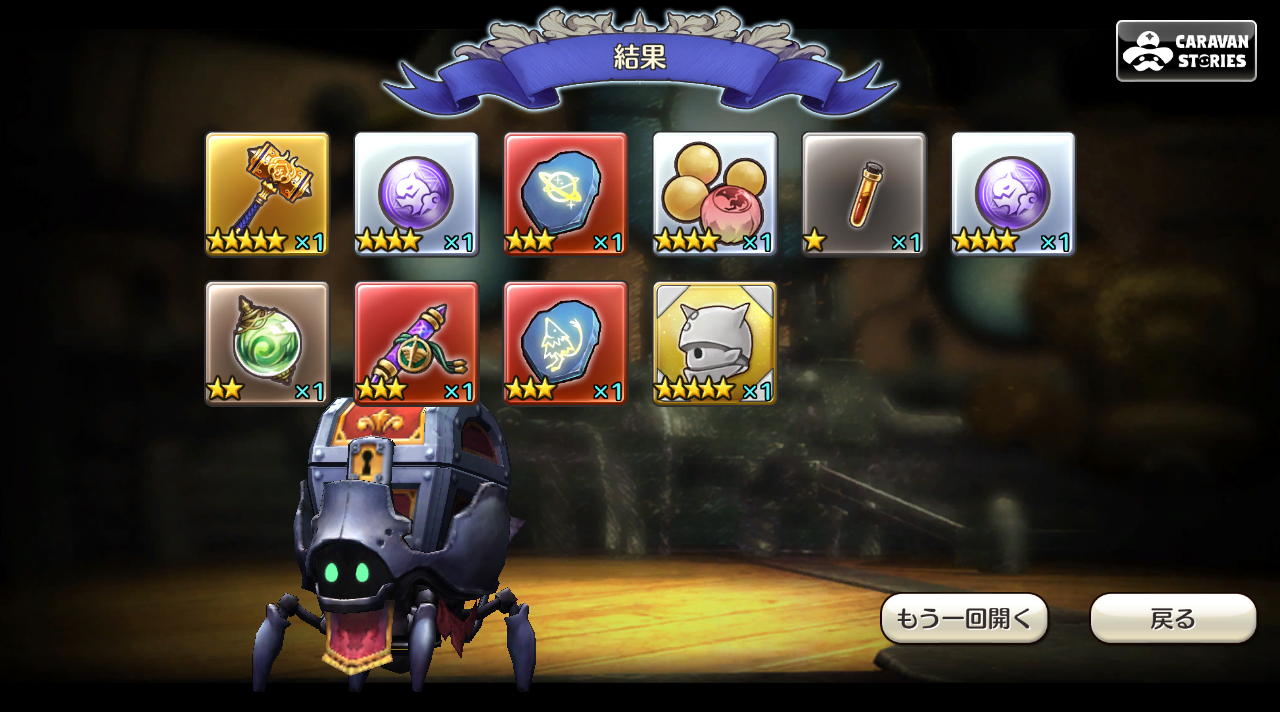The width and height of the screenshot is (1280, 712).
Task: Choose the purple scroll reward
Action: tap(416, 342)
